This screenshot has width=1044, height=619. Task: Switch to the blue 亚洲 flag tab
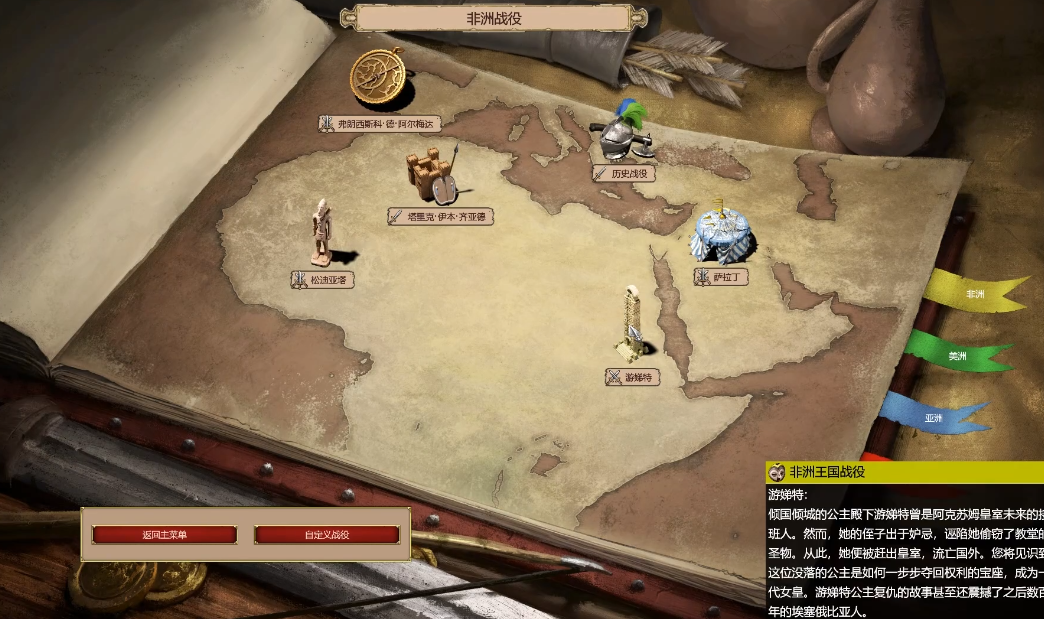pyautogui.click(x=934, y=417)
